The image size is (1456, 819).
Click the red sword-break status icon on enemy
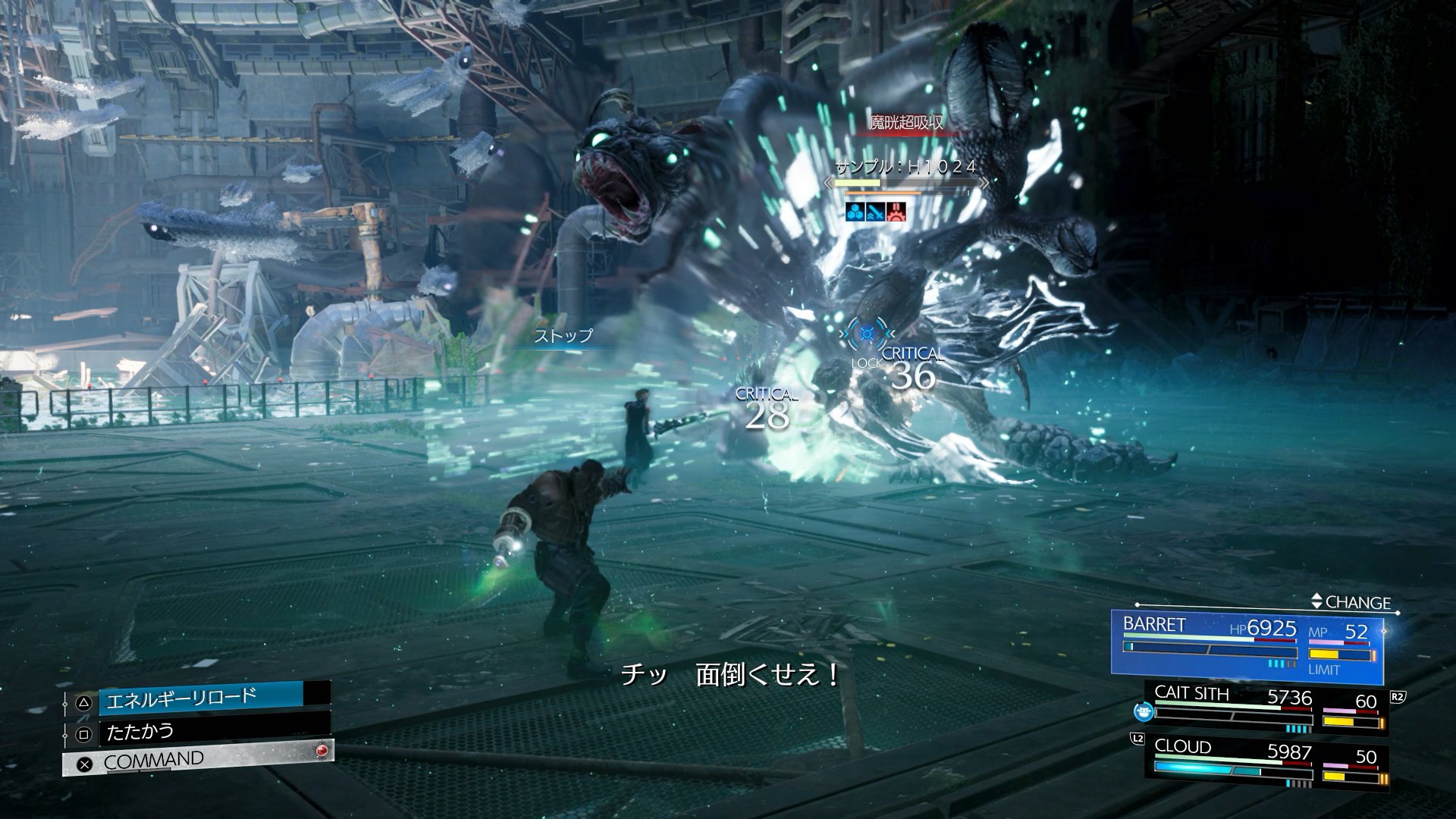point(897,212)
